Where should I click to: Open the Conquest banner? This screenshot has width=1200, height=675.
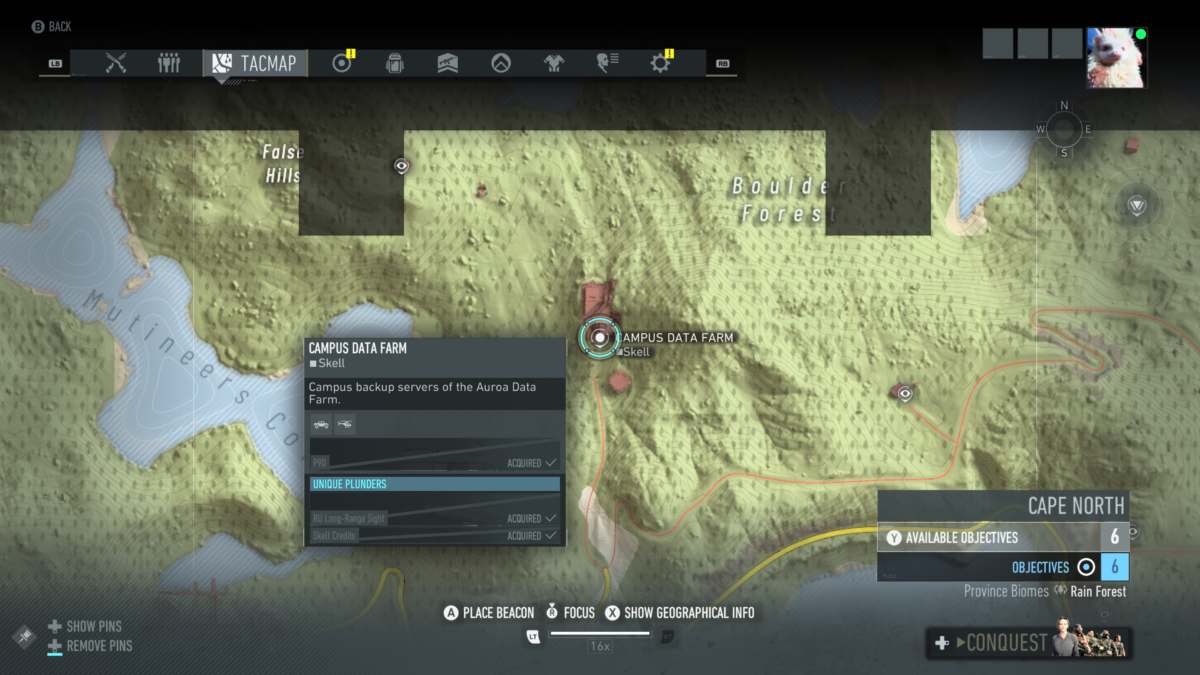tap(1030, 643)
